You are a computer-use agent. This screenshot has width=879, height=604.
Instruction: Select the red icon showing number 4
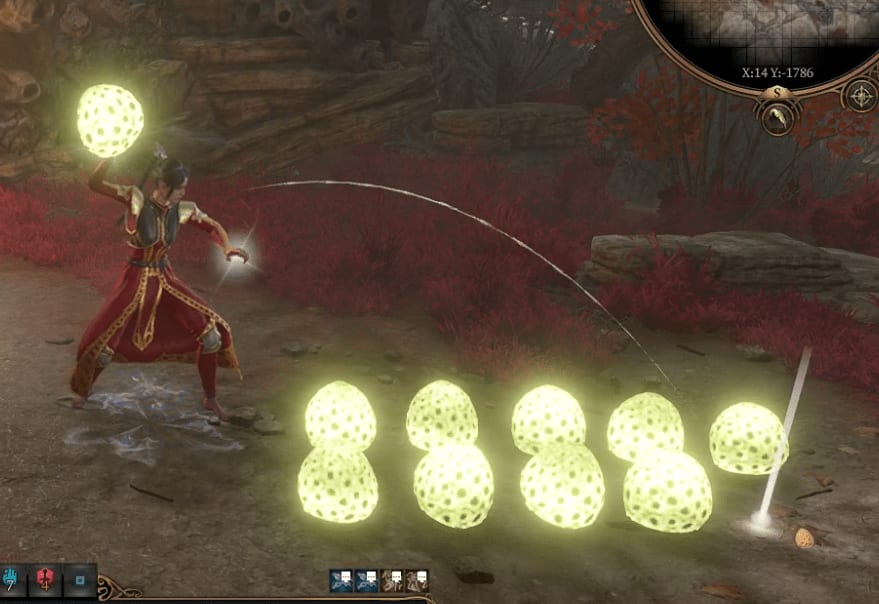pyautogui.click(x=46, y=579)
